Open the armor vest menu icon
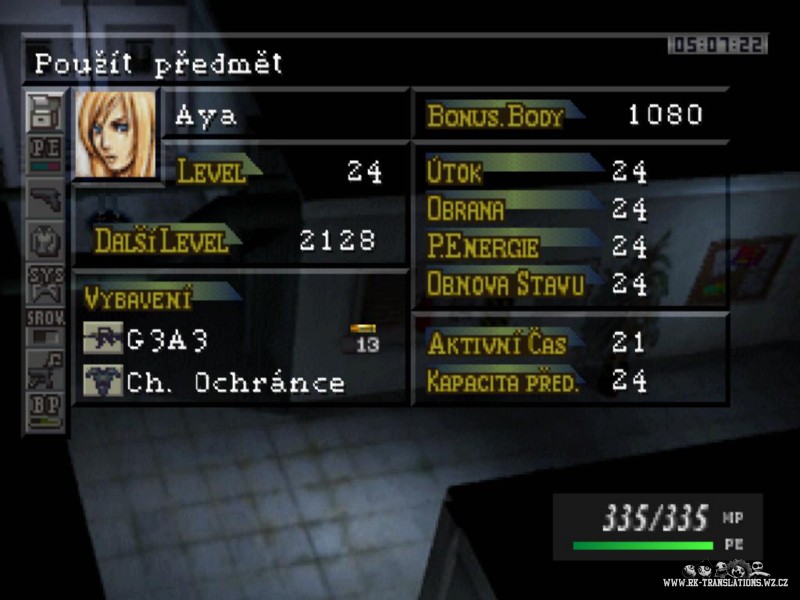This screenshot has width=800, height=600. tap(46, 240)
